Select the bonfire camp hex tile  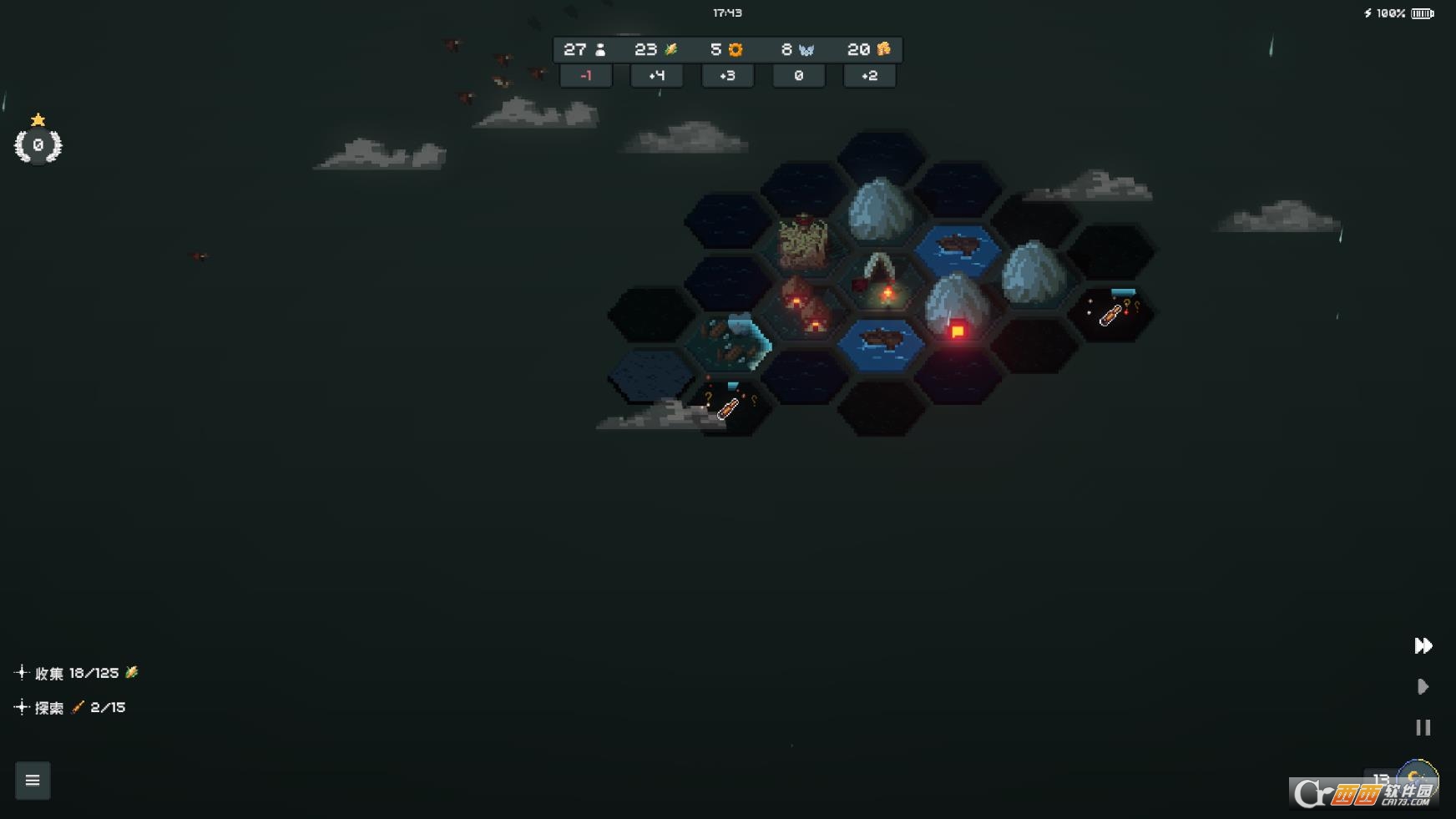coord(880,281)
